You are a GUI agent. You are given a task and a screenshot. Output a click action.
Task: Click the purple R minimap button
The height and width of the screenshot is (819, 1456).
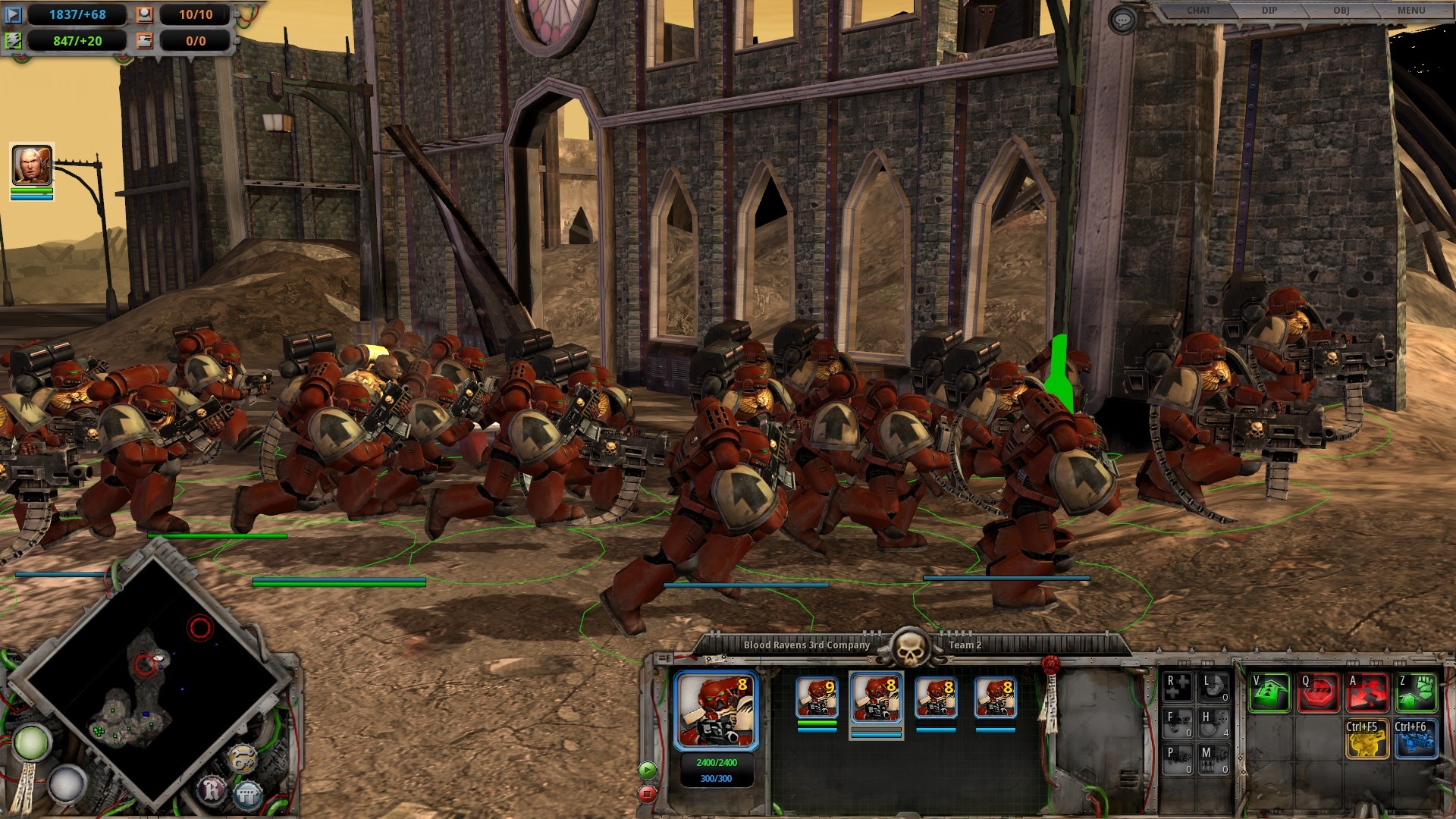212,791
